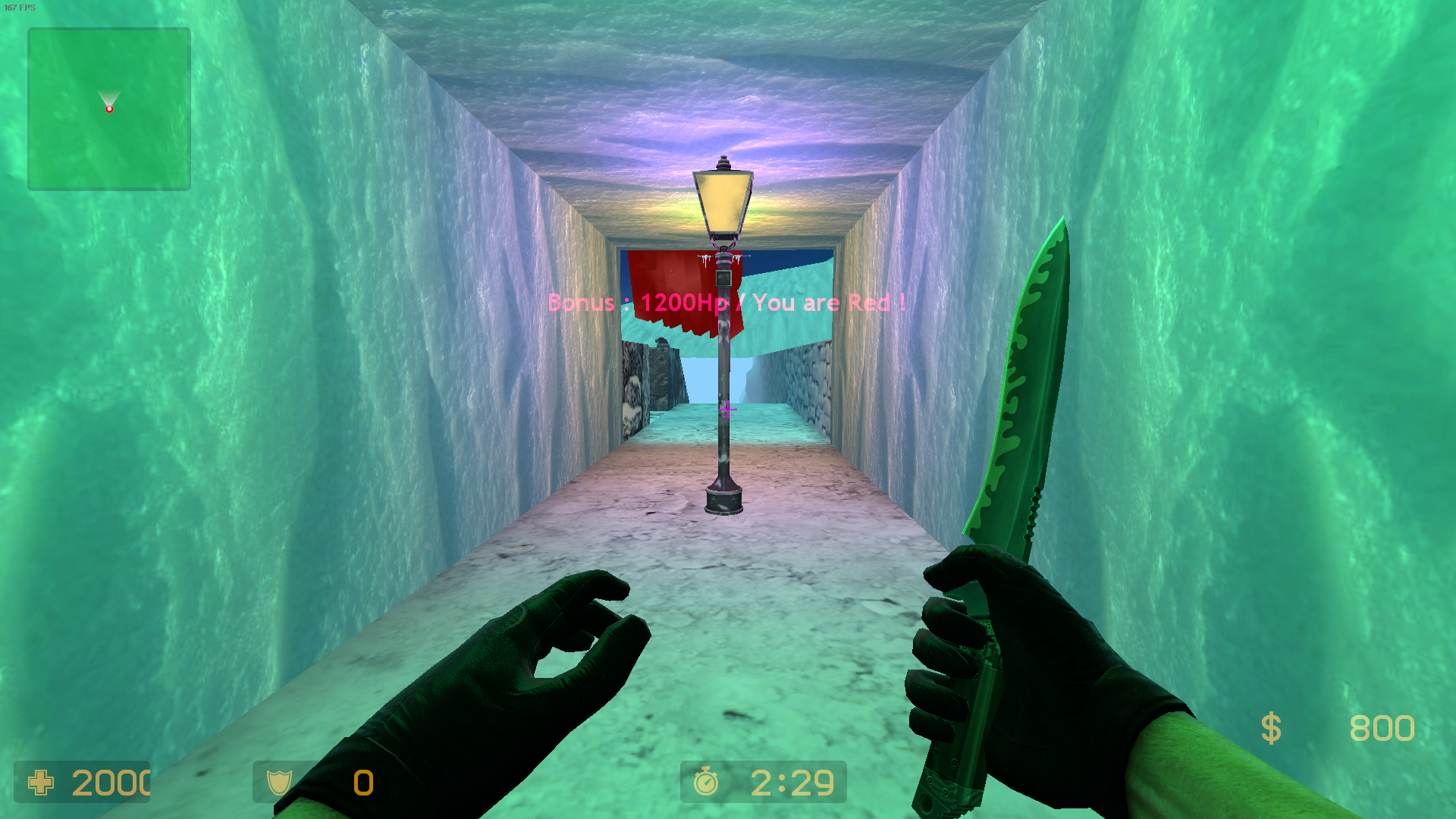Click the health cross icon
Screen dimensions: 1456x819
(x=41, y=783)
